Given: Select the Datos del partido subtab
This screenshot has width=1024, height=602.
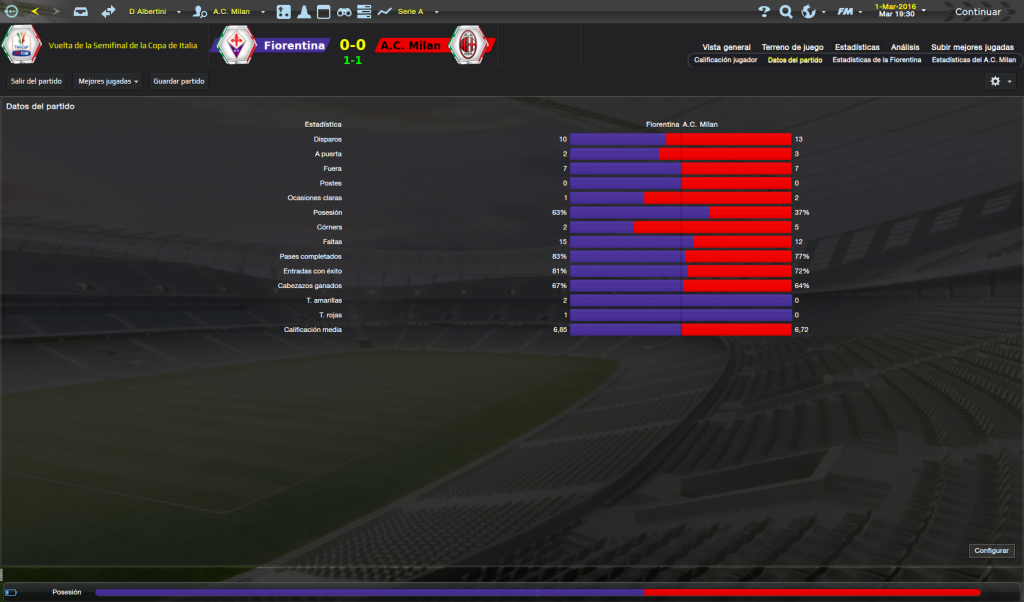Looking at the screenshot, I should 795,60.
